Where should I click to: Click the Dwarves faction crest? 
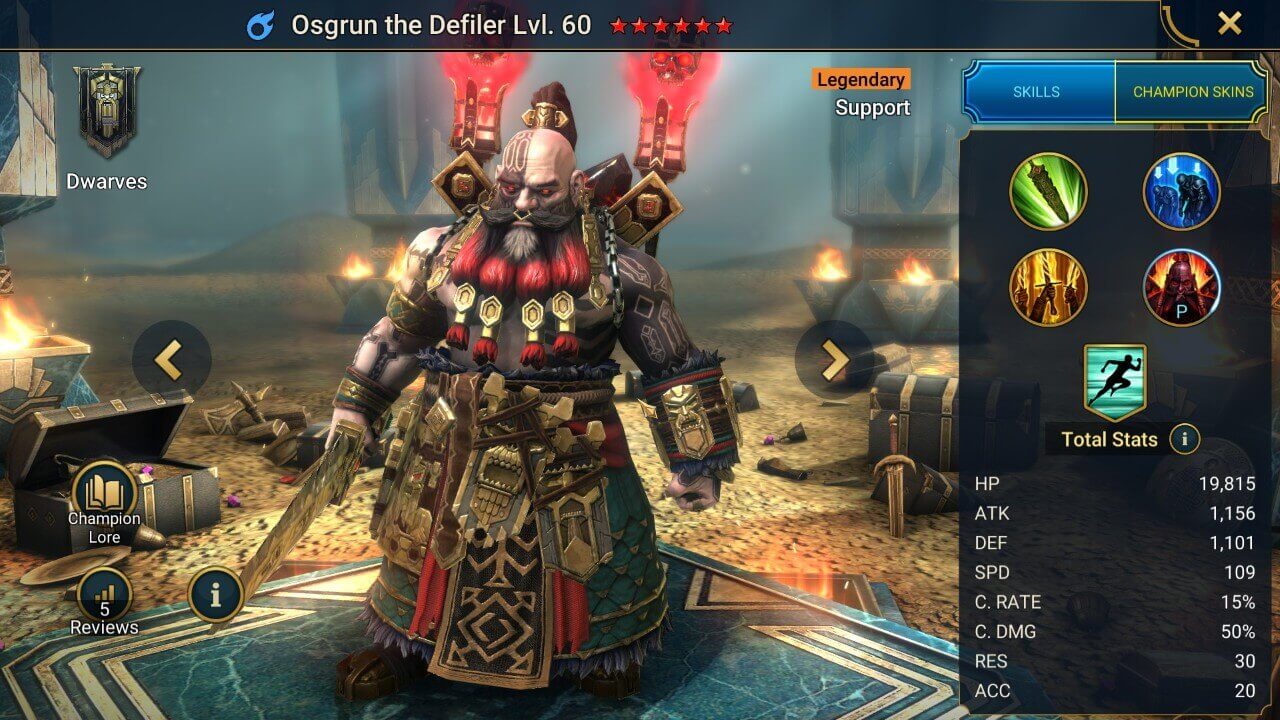tap(106, 110)
